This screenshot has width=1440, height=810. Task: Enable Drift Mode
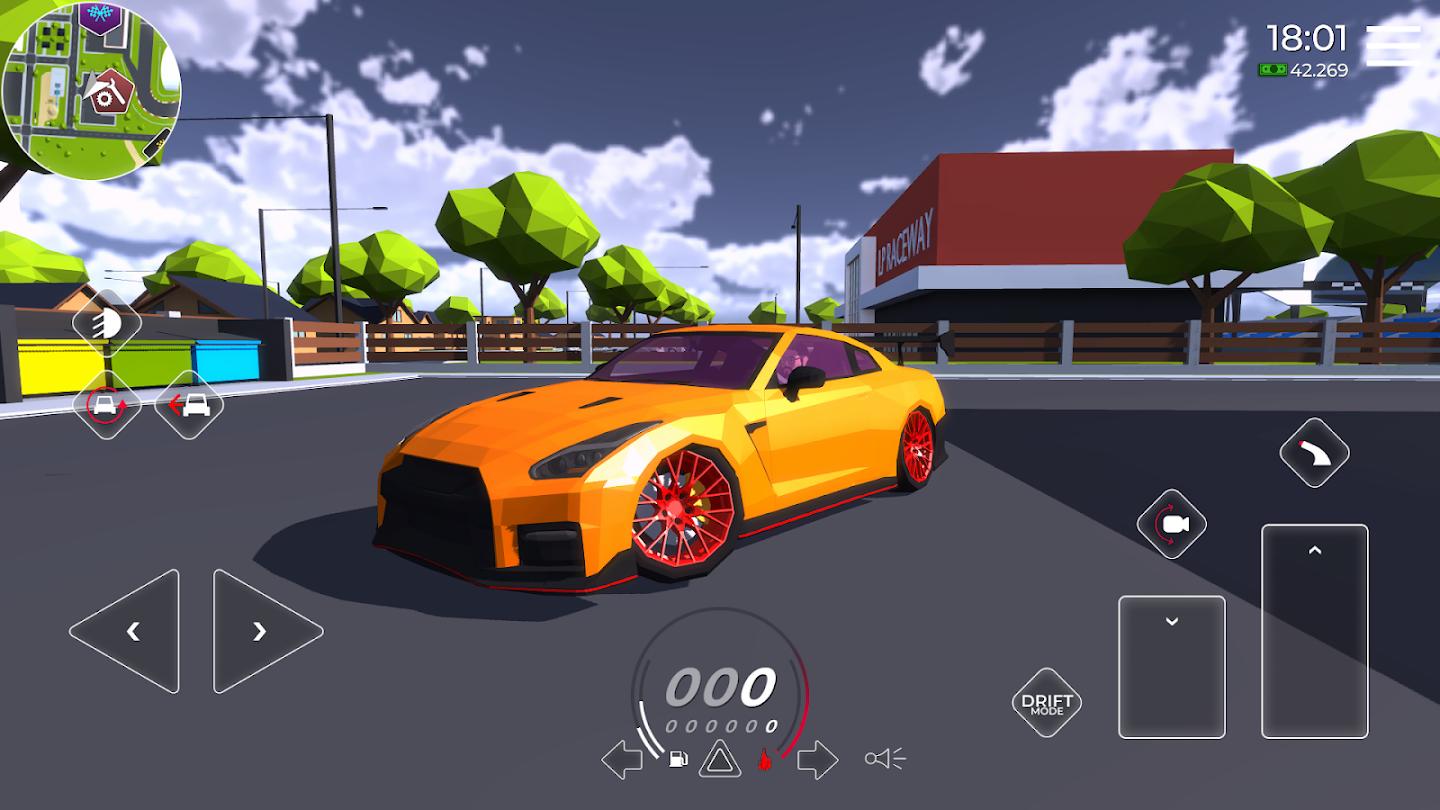[1045, 702]
